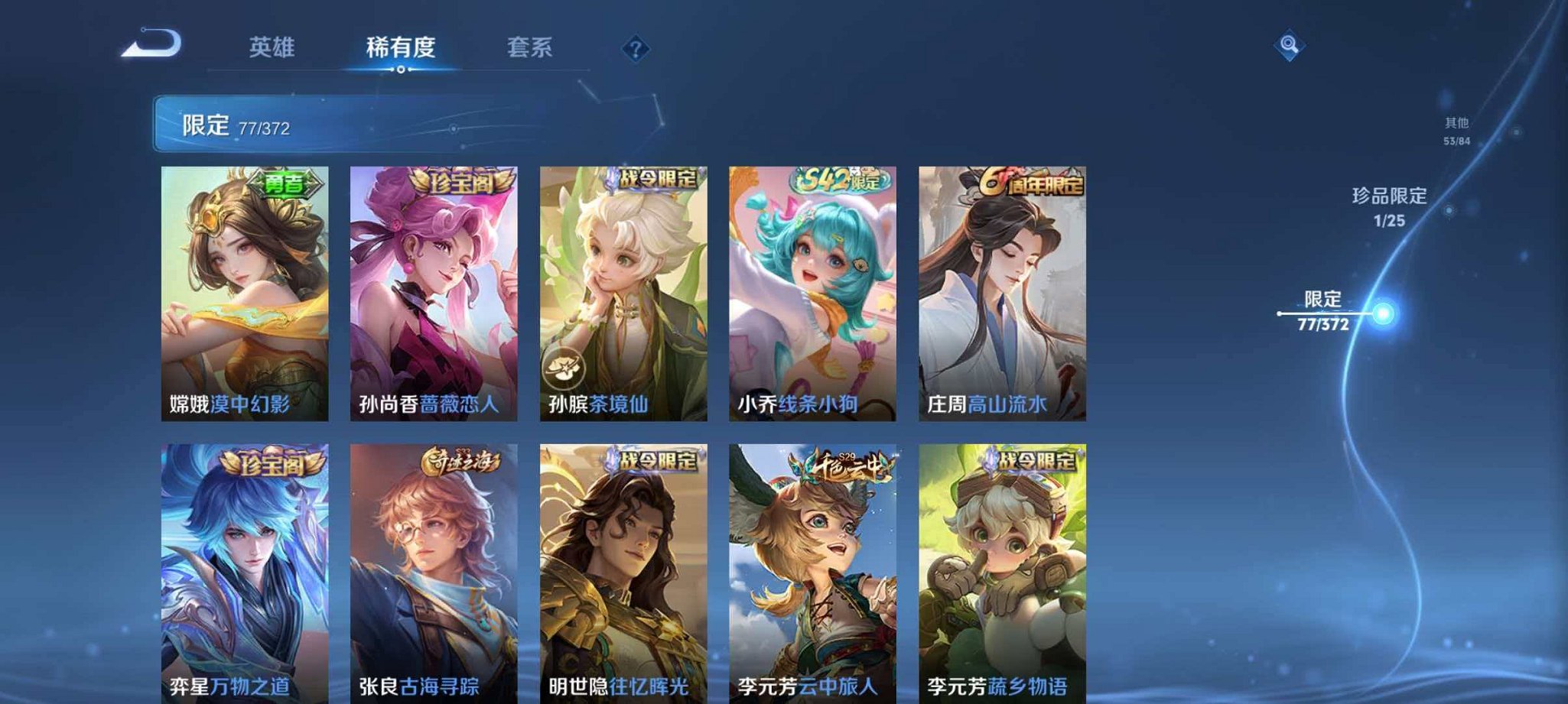
Task: Click the 6周年限定 badge on 庄周 skin
Action: pyautogui.click(x=1029, y=181)
